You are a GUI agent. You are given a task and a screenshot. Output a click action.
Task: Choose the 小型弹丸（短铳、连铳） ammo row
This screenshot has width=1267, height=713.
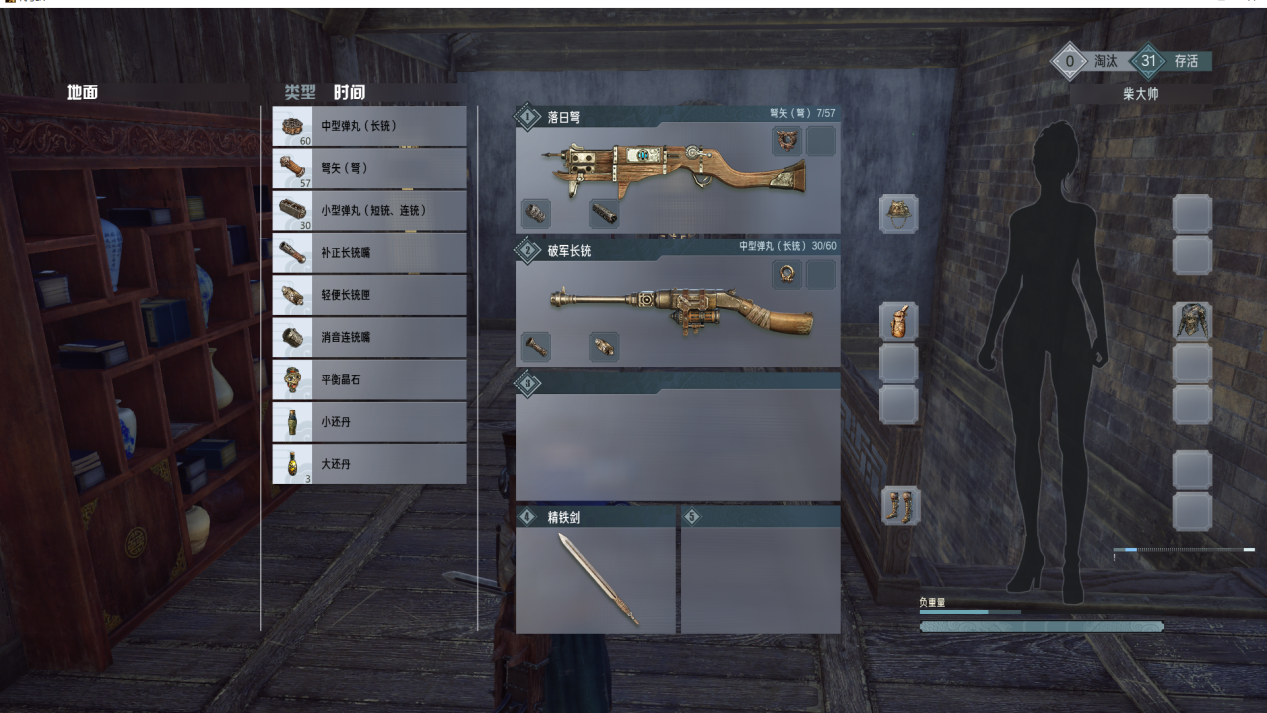[369, 211]
